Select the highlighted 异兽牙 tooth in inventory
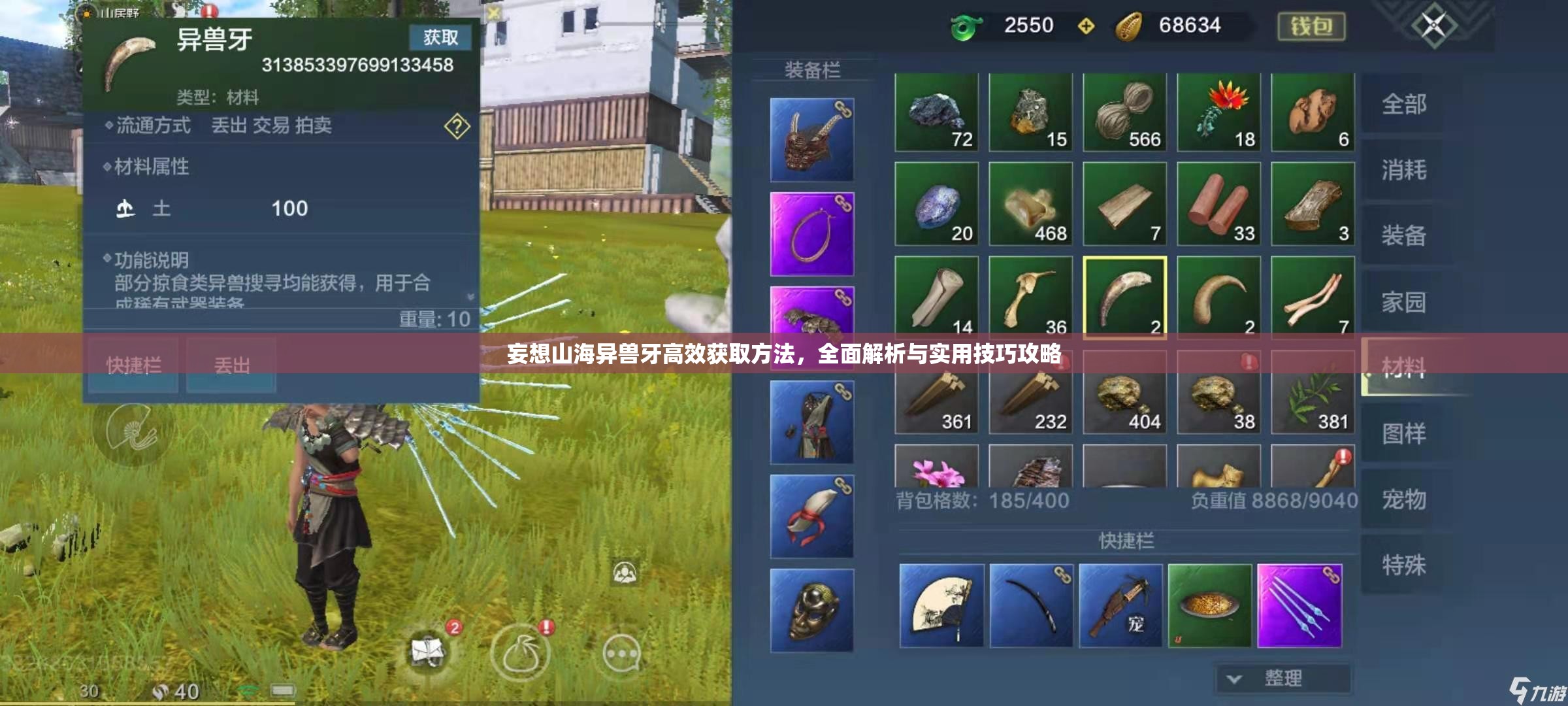 (x=1124, y=297)
